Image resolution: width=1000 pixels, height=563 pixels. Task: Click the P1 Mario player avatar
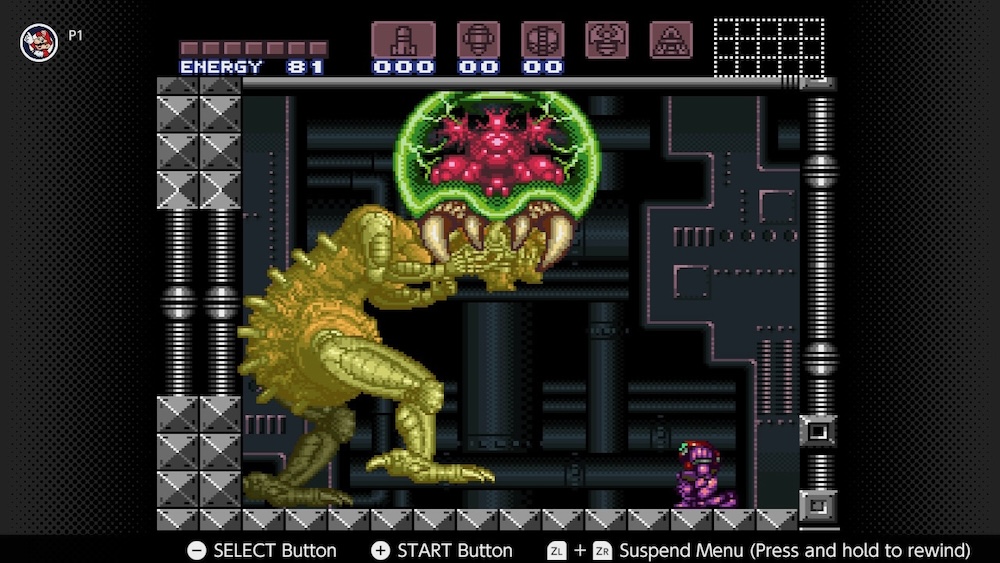click(39, 41)
